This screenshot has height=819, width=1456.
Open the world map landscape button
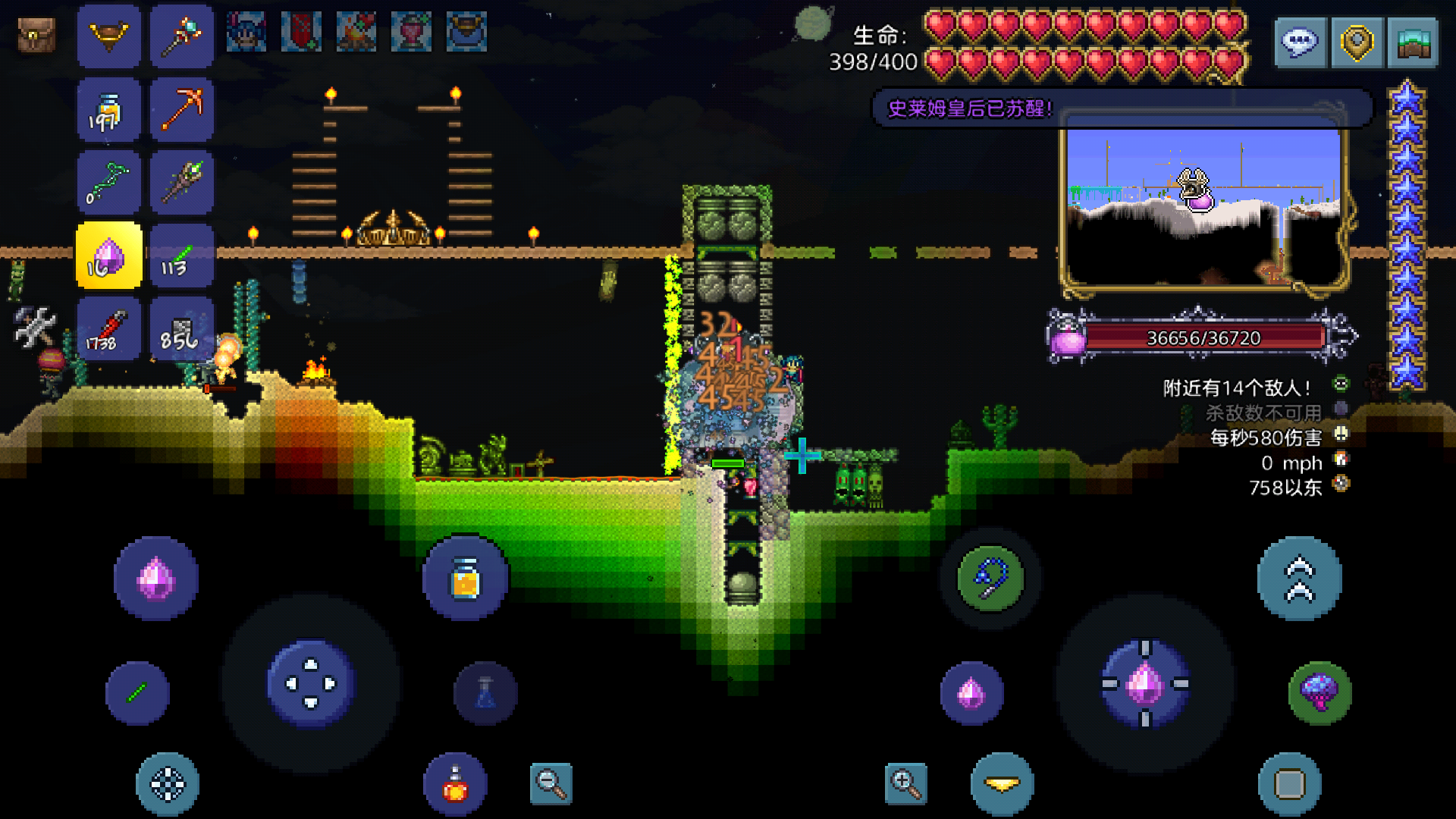[1413, 43]
